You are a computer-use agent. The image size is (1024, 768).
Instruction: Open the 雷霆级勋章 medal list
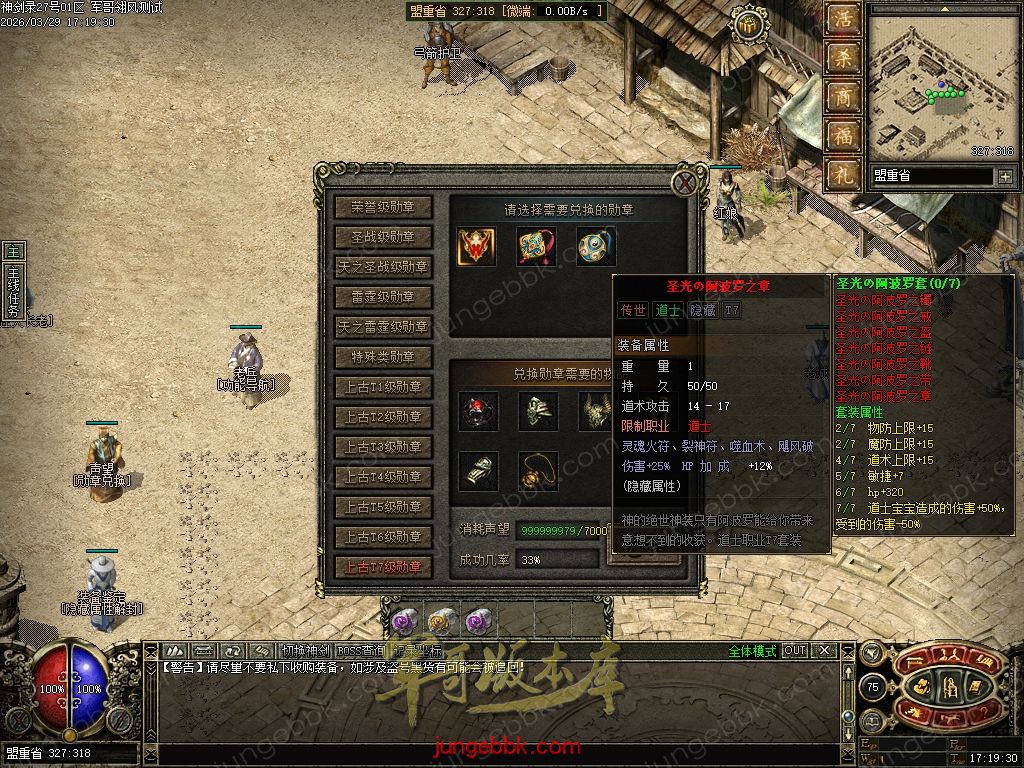383,297
